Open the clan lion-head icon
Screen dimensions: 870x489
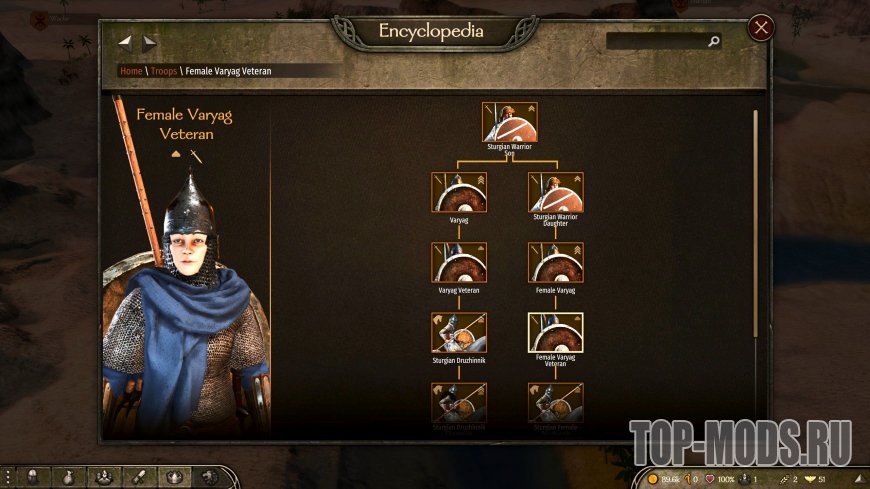[x=210, y=477]
